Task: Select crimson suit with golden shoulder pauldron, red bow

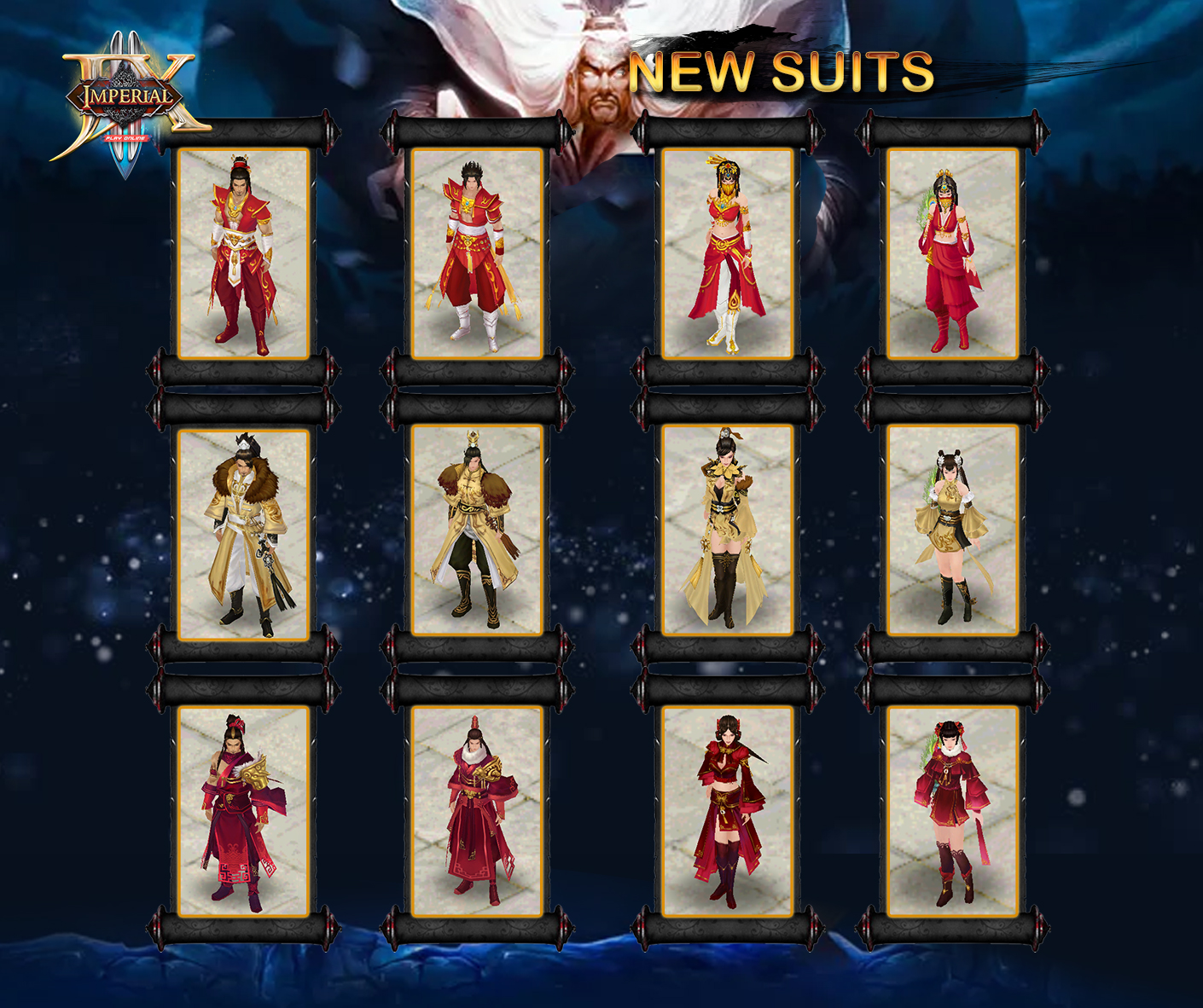Action: tap(243, 812)
